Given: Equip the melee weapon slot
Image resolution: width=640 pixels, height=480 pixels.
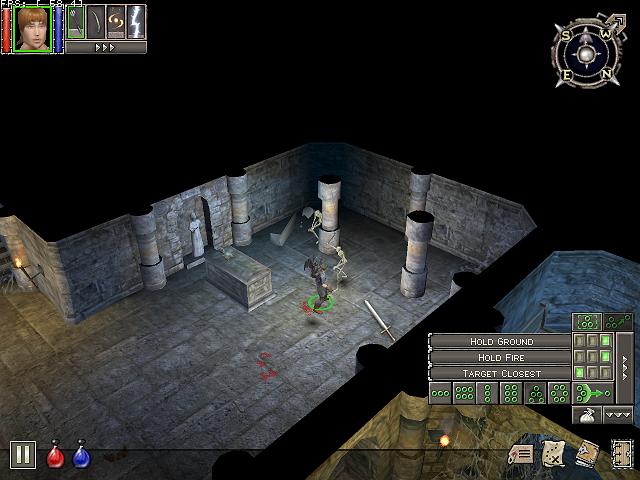Looking at the screenshot, I should [77, 22].
